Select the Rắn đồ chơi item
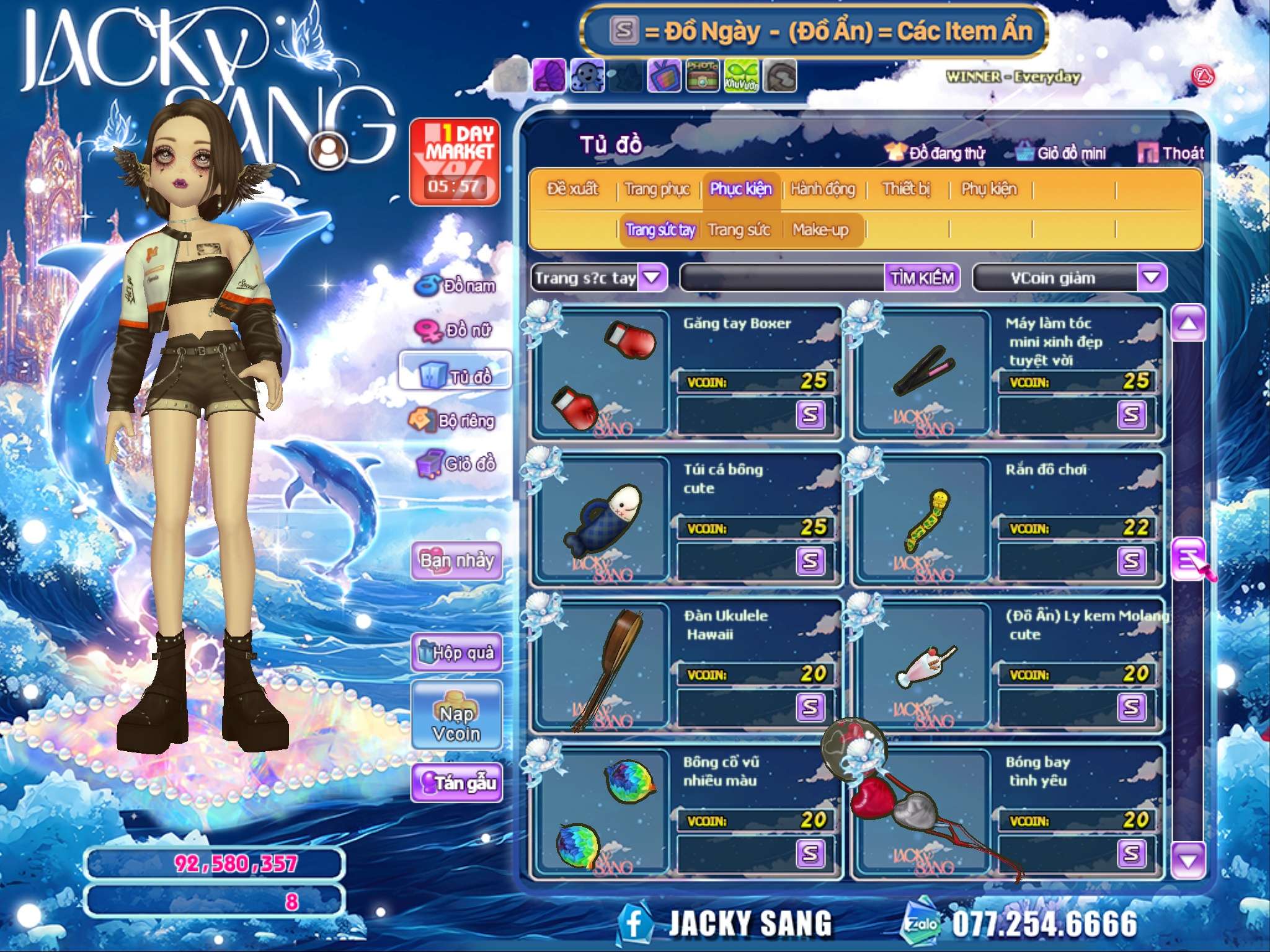 [x=924, y=519]
